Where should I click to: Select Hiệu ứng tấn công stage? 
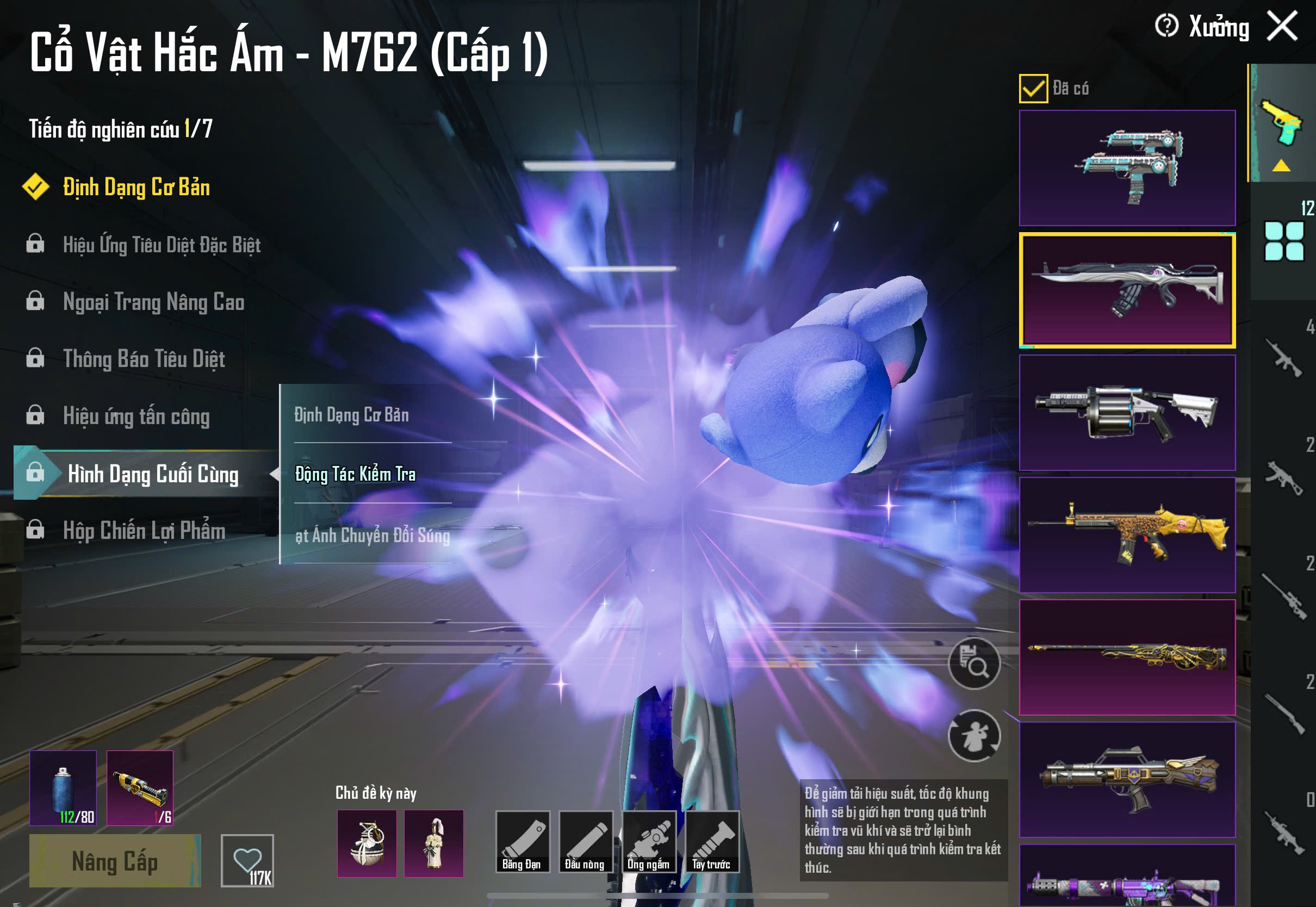click(136, 416)
